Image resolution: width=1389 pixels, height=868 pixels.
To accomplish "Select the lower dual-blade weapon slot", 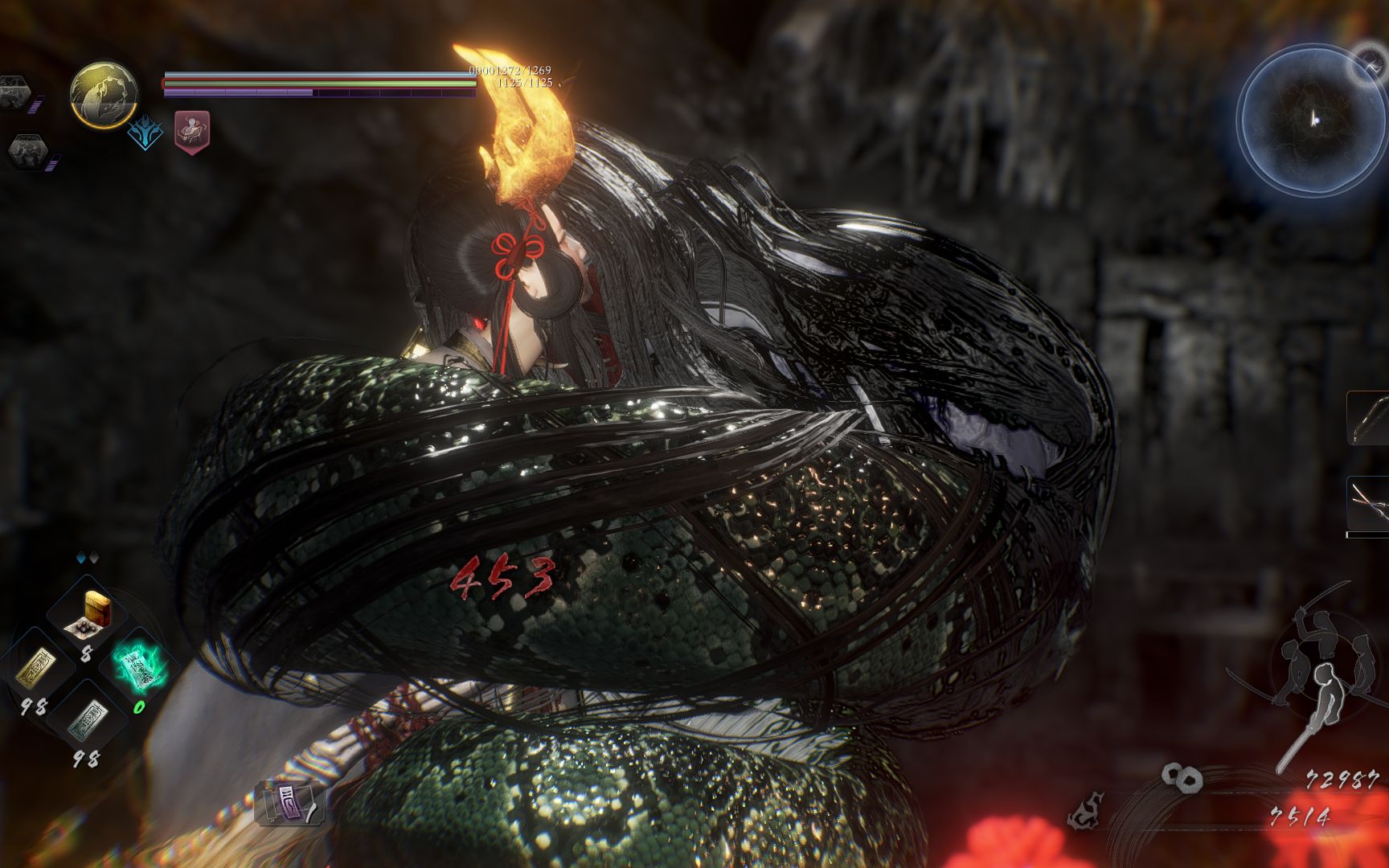I will pos(1370,504).
